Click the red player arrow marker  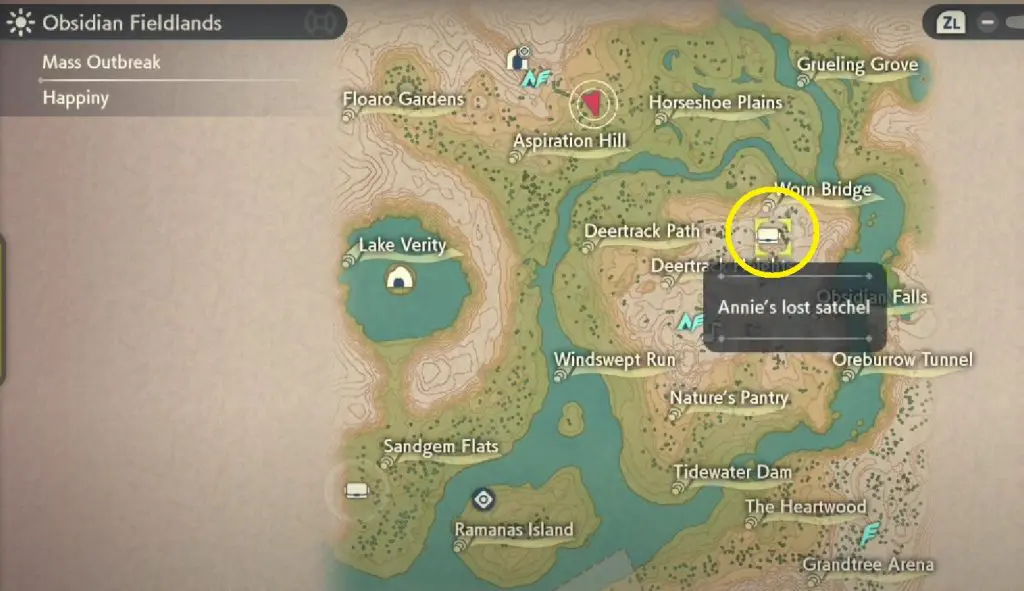pyautogui.click(x=592, y=101)
